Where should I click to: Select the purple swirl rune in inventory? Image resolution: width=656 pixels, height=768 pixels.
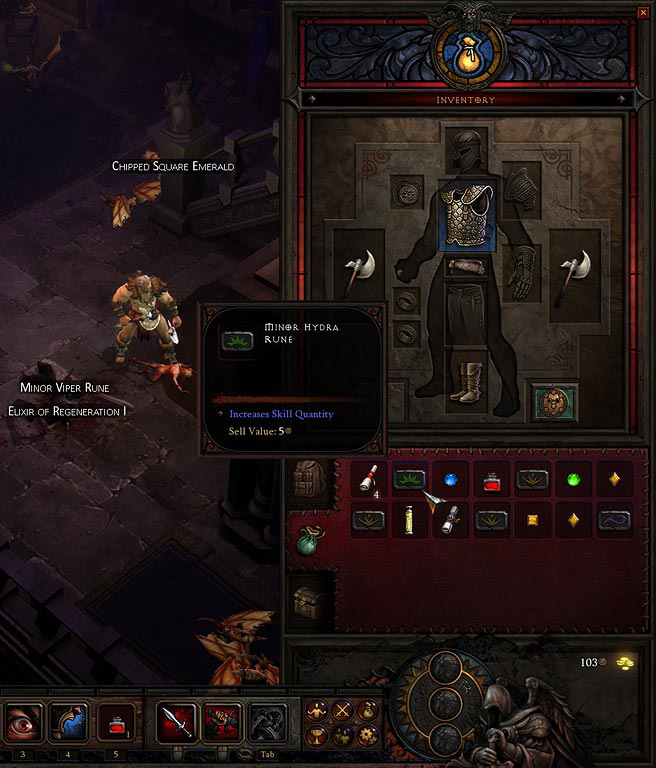(613, 520)
